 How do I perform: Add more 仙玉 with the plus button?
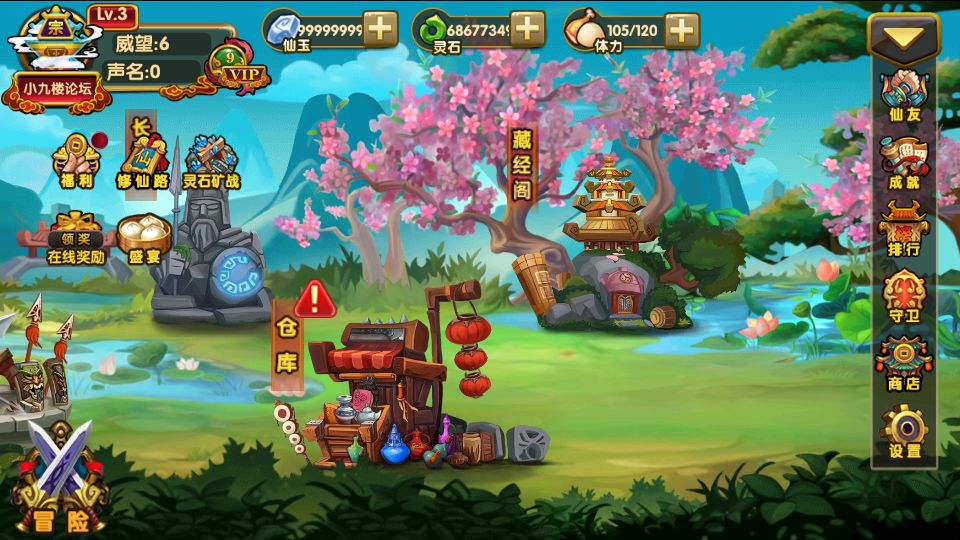click(x=380, y=29)
